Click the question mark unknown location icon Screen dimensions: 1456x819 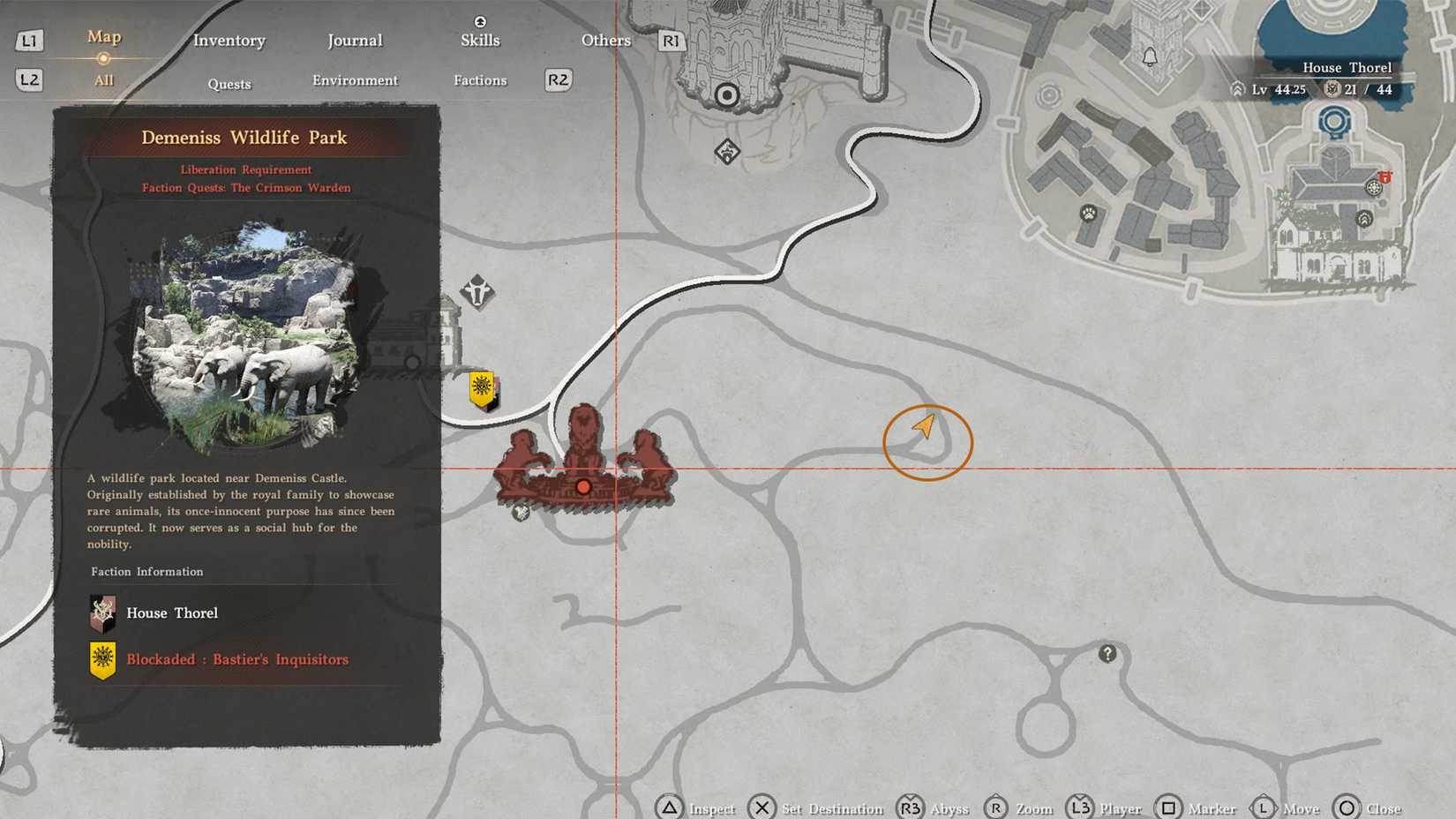pyautogui.click(x=1107, y=653)
